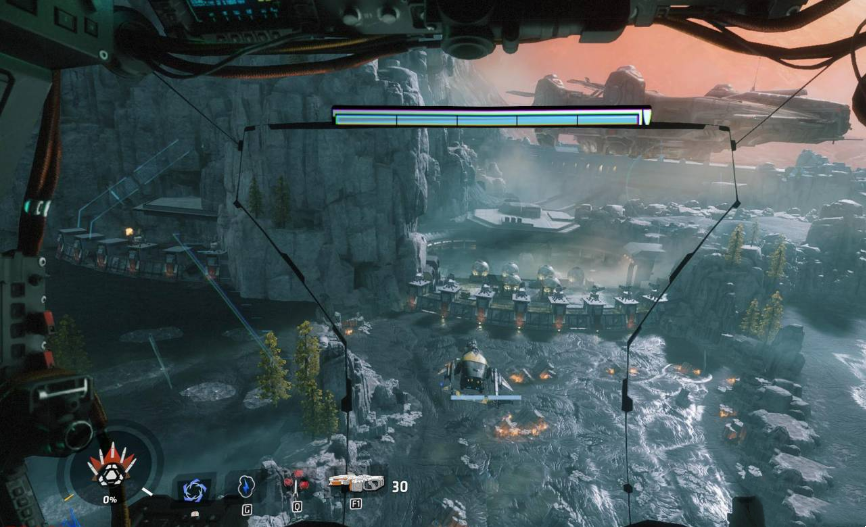Trigger the blue lightning smoke ability icon
This screenshot has height=527, width=866.
(247, 486)
